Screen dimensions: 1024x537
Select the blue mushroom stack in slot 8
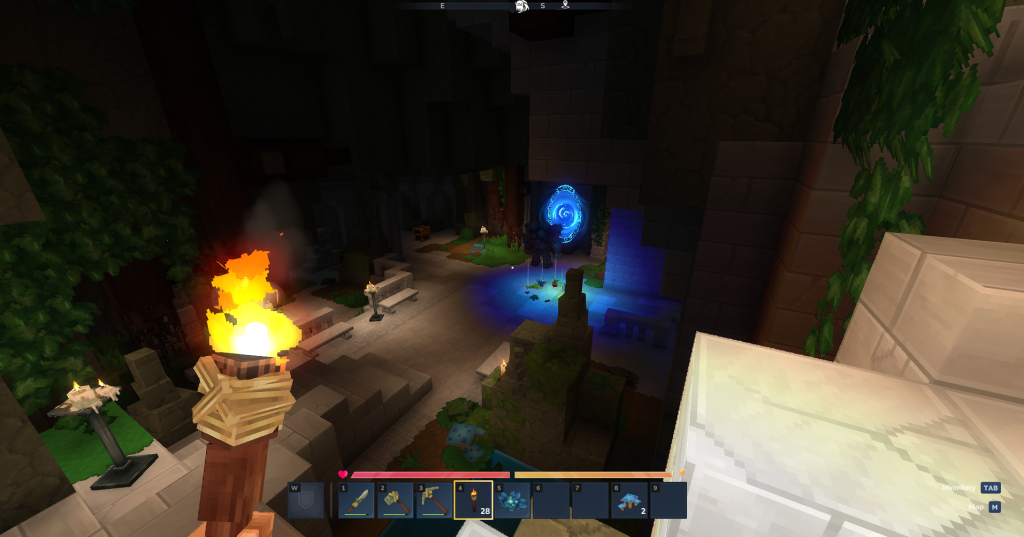pos(629,500)
